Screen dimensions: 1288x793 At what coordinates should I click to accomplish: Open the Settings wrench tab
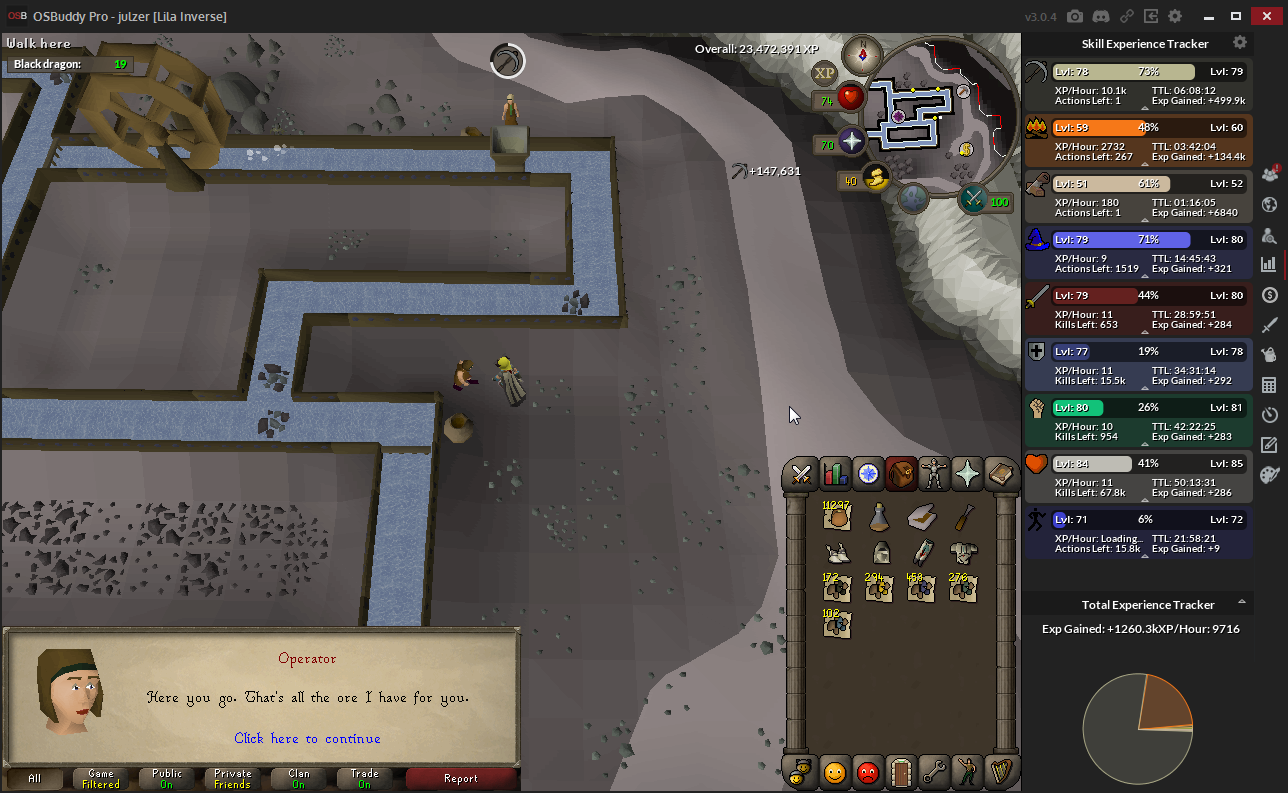934,772
